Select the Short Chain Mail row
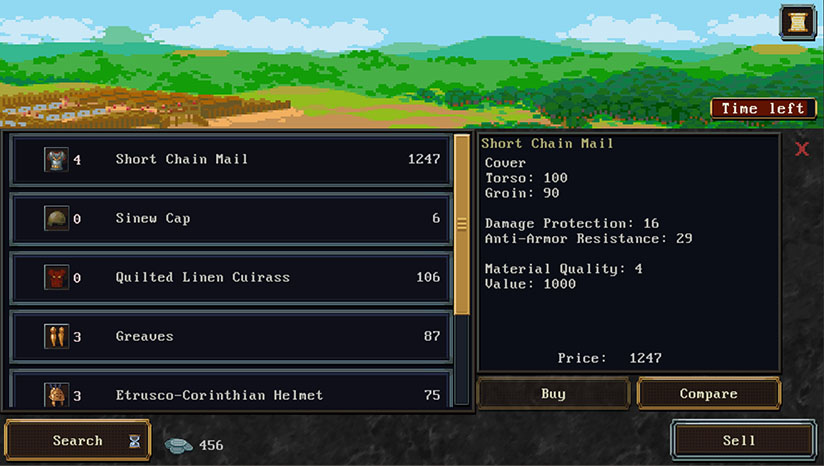 [x=230, y=159]
